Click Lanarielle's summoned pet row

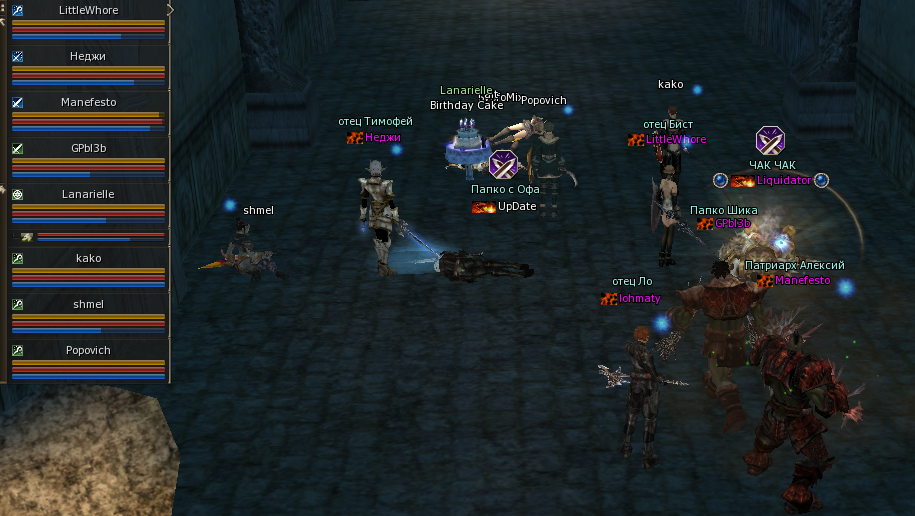point(88,237)
